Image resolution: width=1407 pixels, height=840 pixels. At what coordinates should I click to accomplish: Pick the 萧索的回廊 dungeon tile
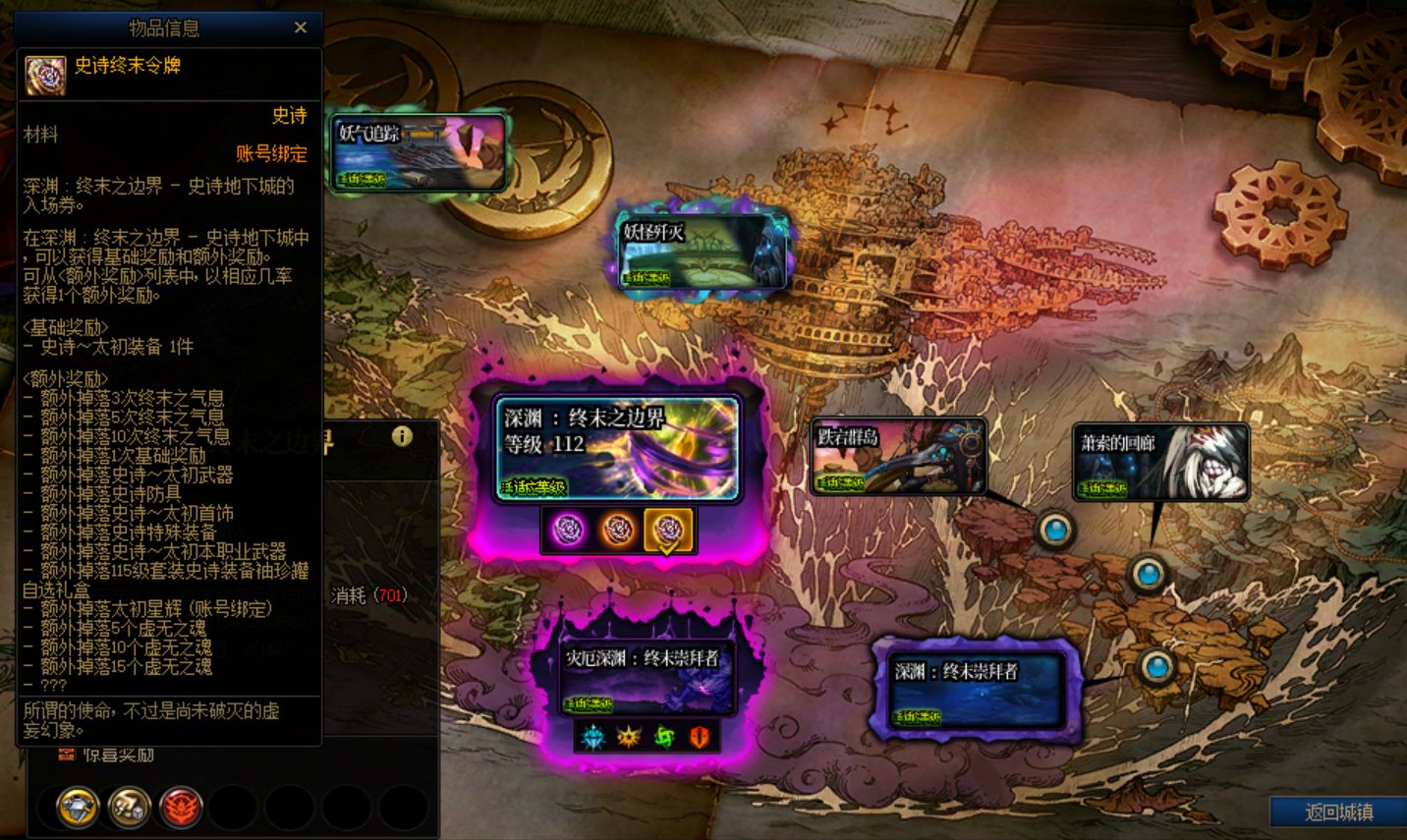(1160, 462)
